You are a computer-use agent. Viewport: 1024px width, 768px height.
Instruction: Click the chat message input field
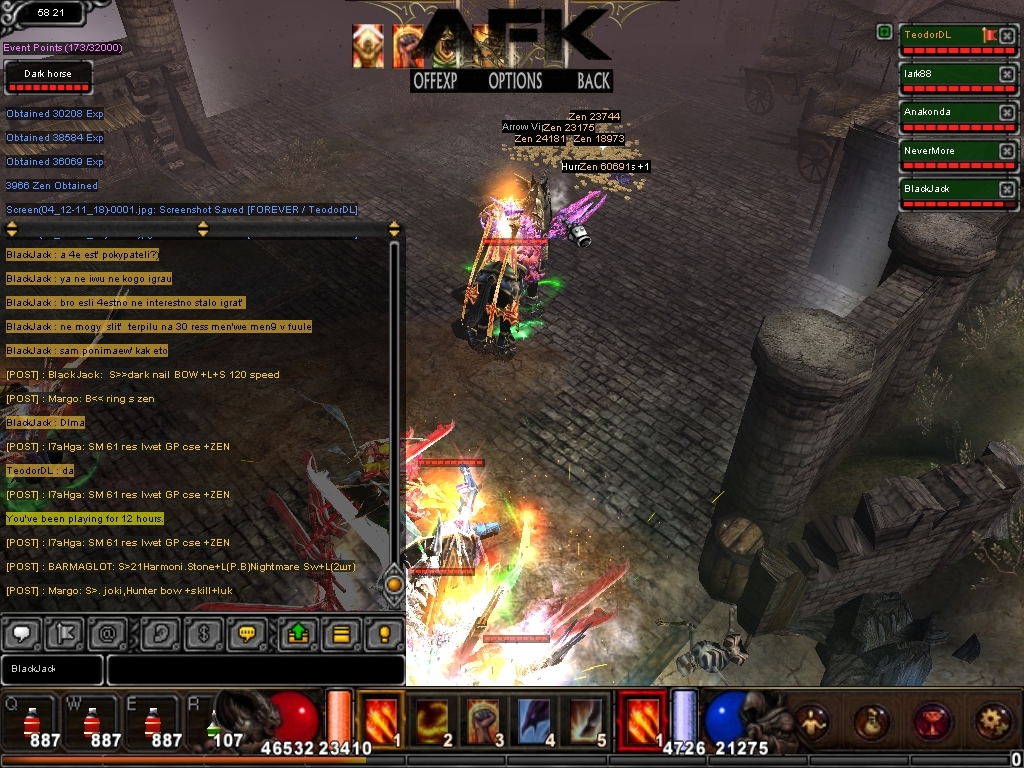pyautogui.click(x=255, y=669)
